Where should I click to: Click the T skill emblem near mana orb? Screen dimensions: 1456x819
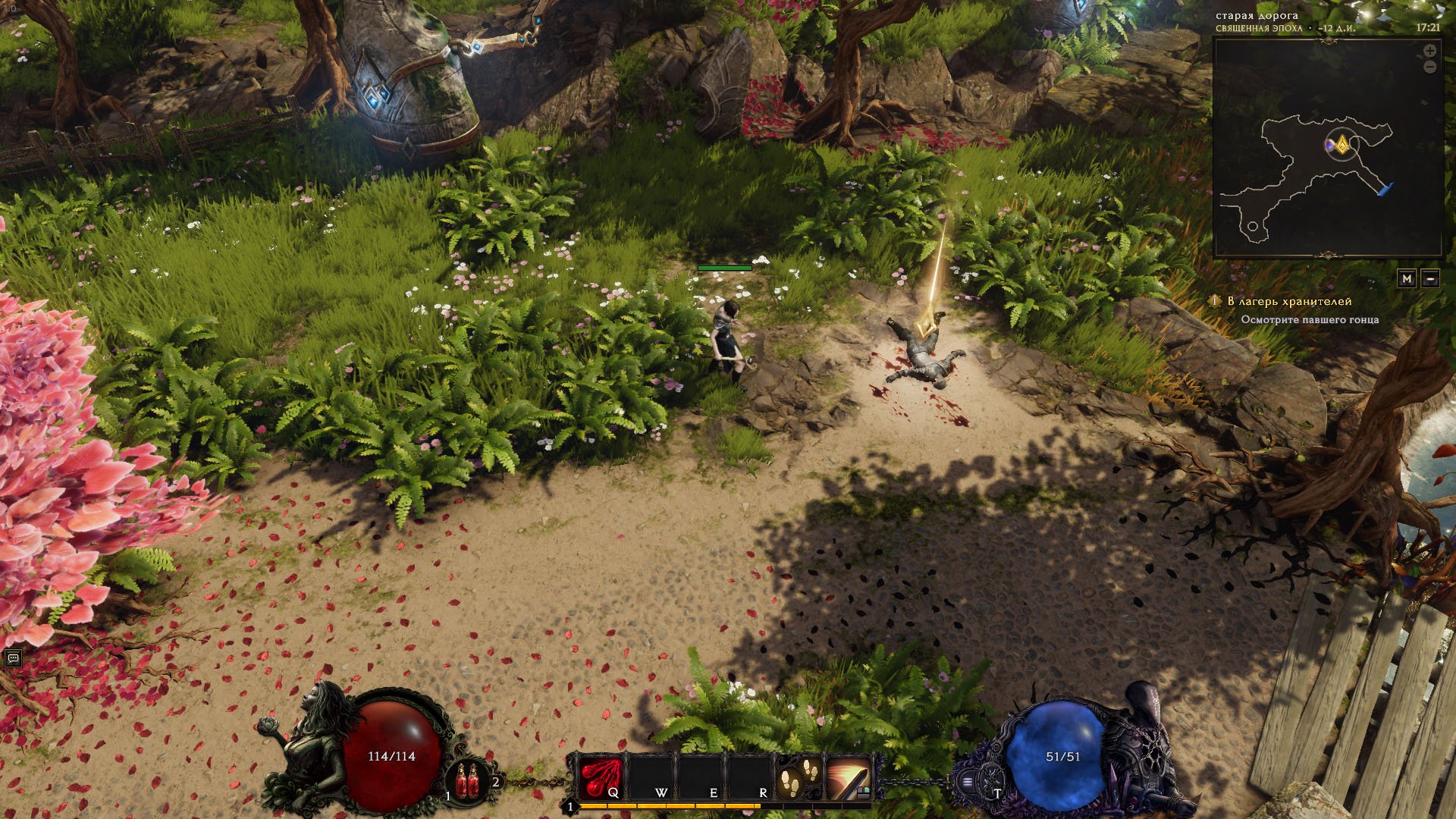coord(990,781)
